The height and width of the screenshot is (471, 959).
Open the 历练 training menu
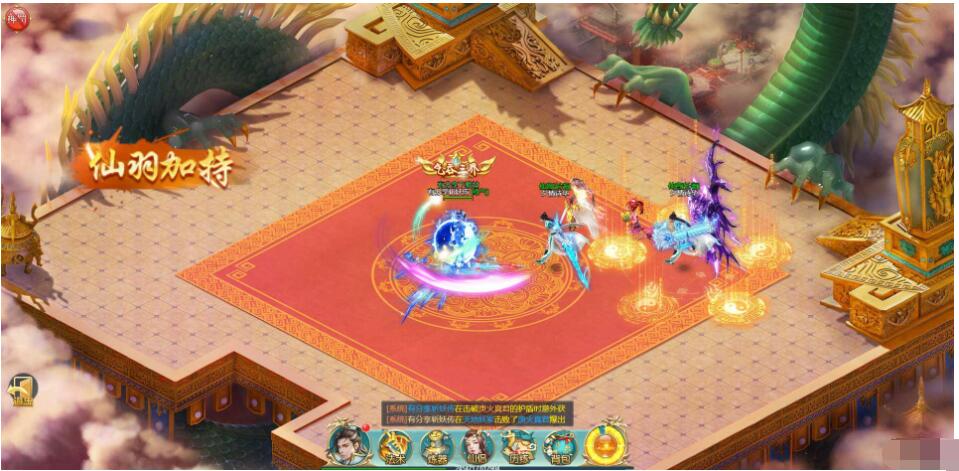click(x=519, y=447)
